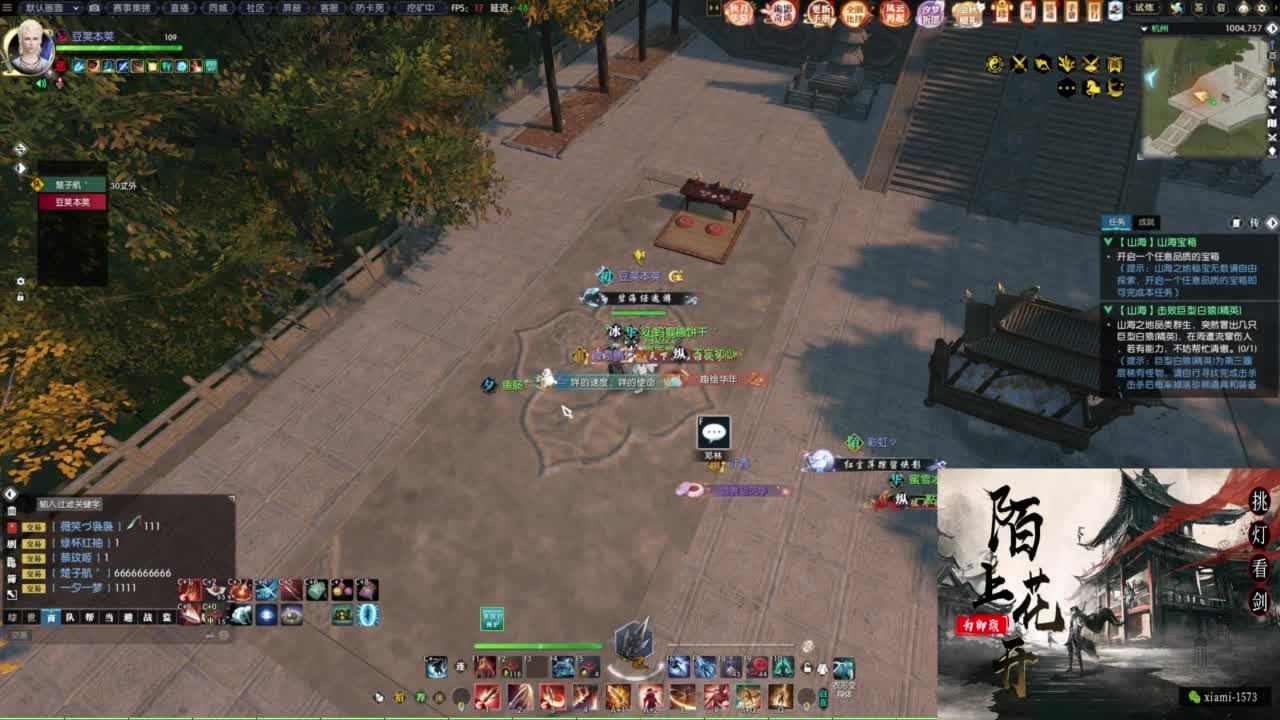The image size is (1280, 720).
Task: Switch to the 世 chat channel tab
Action: pos(31,618)
